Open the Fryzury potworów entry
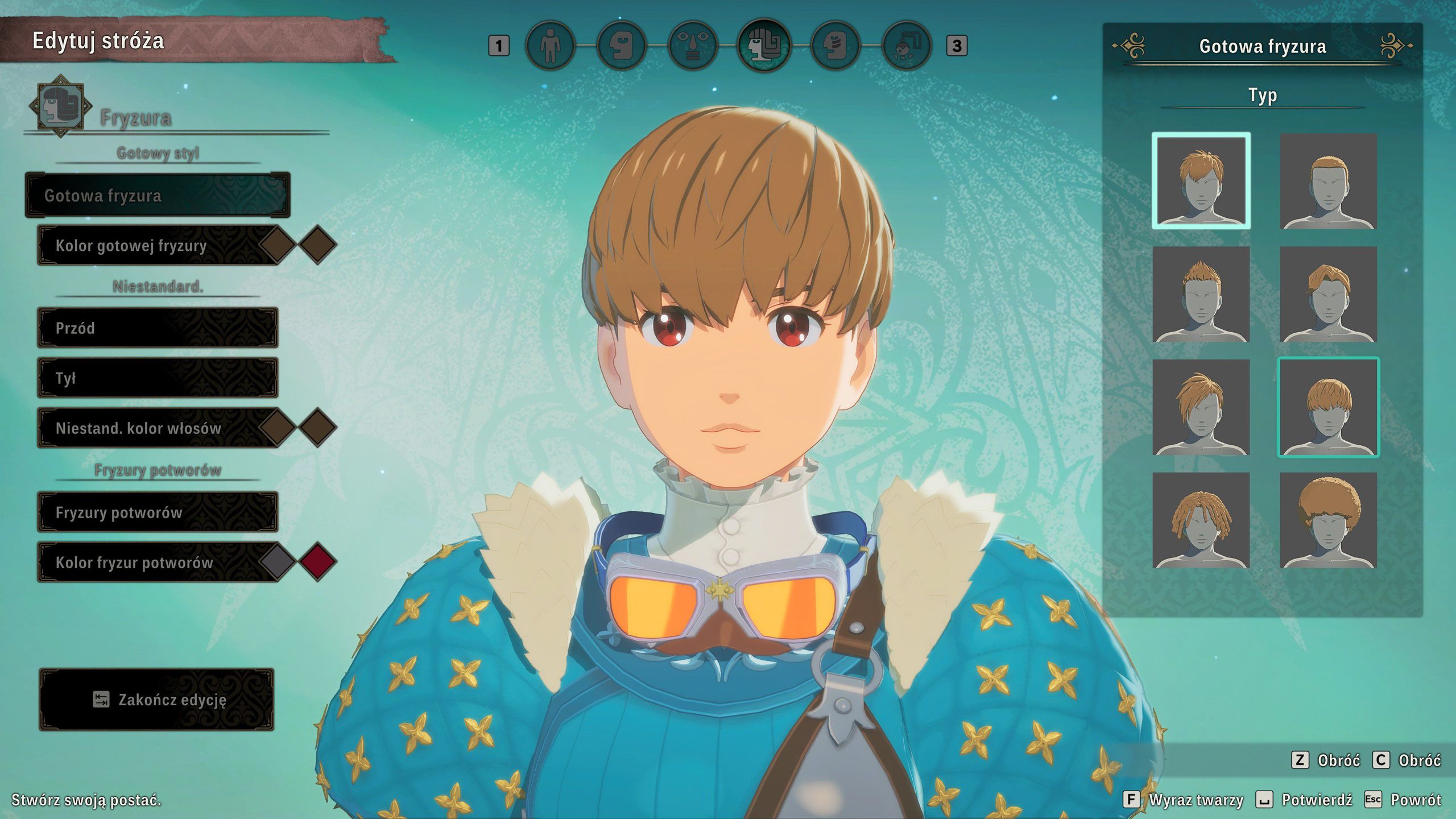 coord(158,512)
